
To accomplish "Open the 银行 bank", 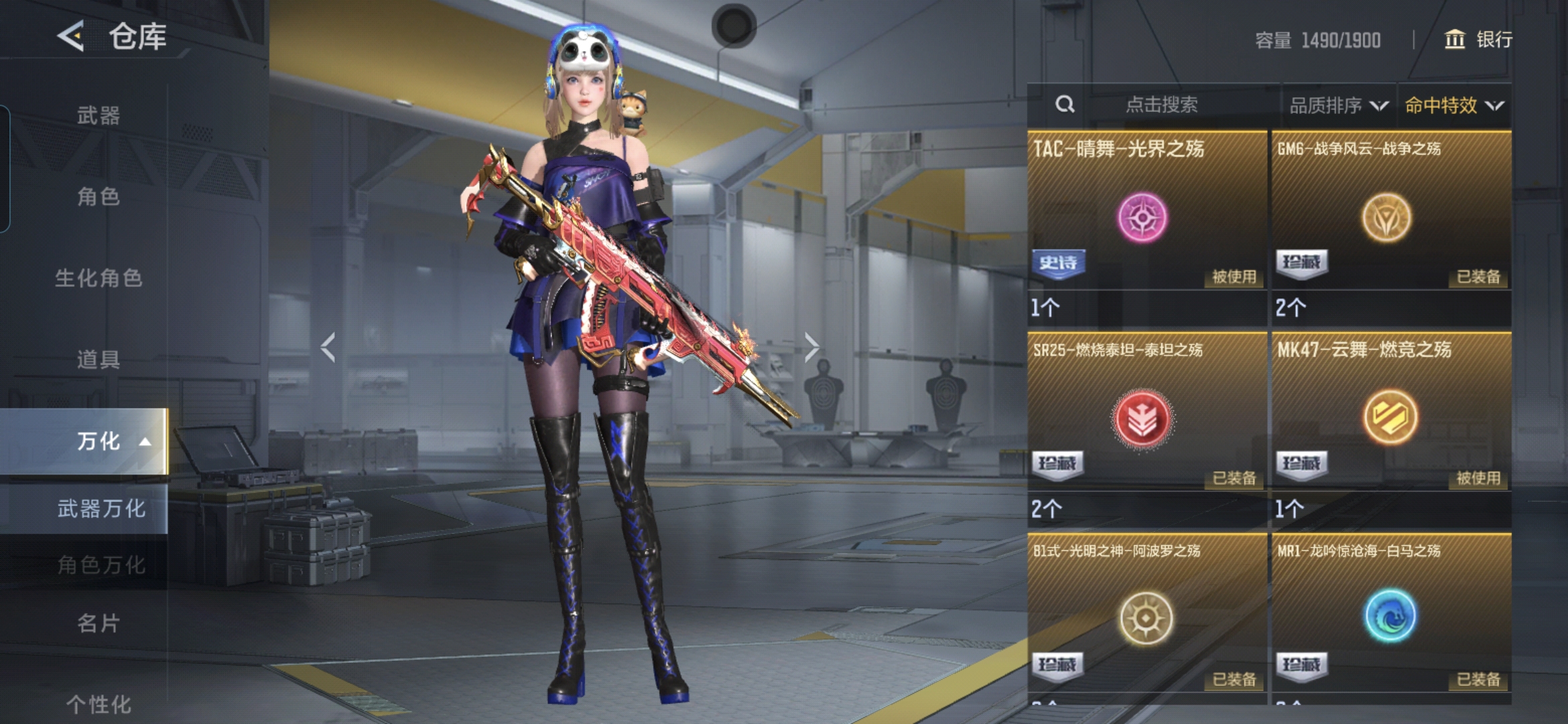I will click(1478, 40).
